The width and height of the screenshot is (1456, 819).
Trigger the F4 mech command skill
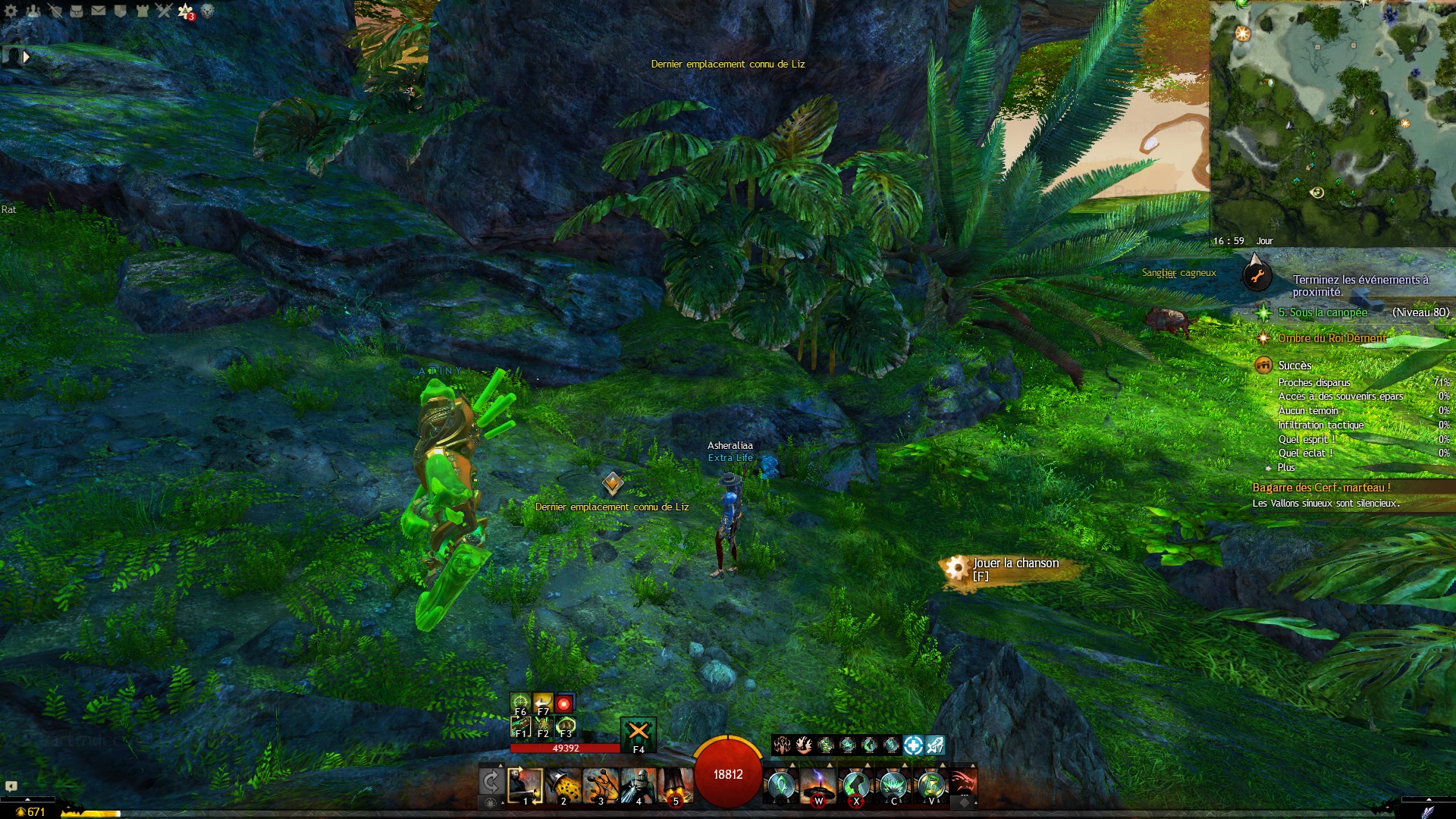click(x=638, y=733)
